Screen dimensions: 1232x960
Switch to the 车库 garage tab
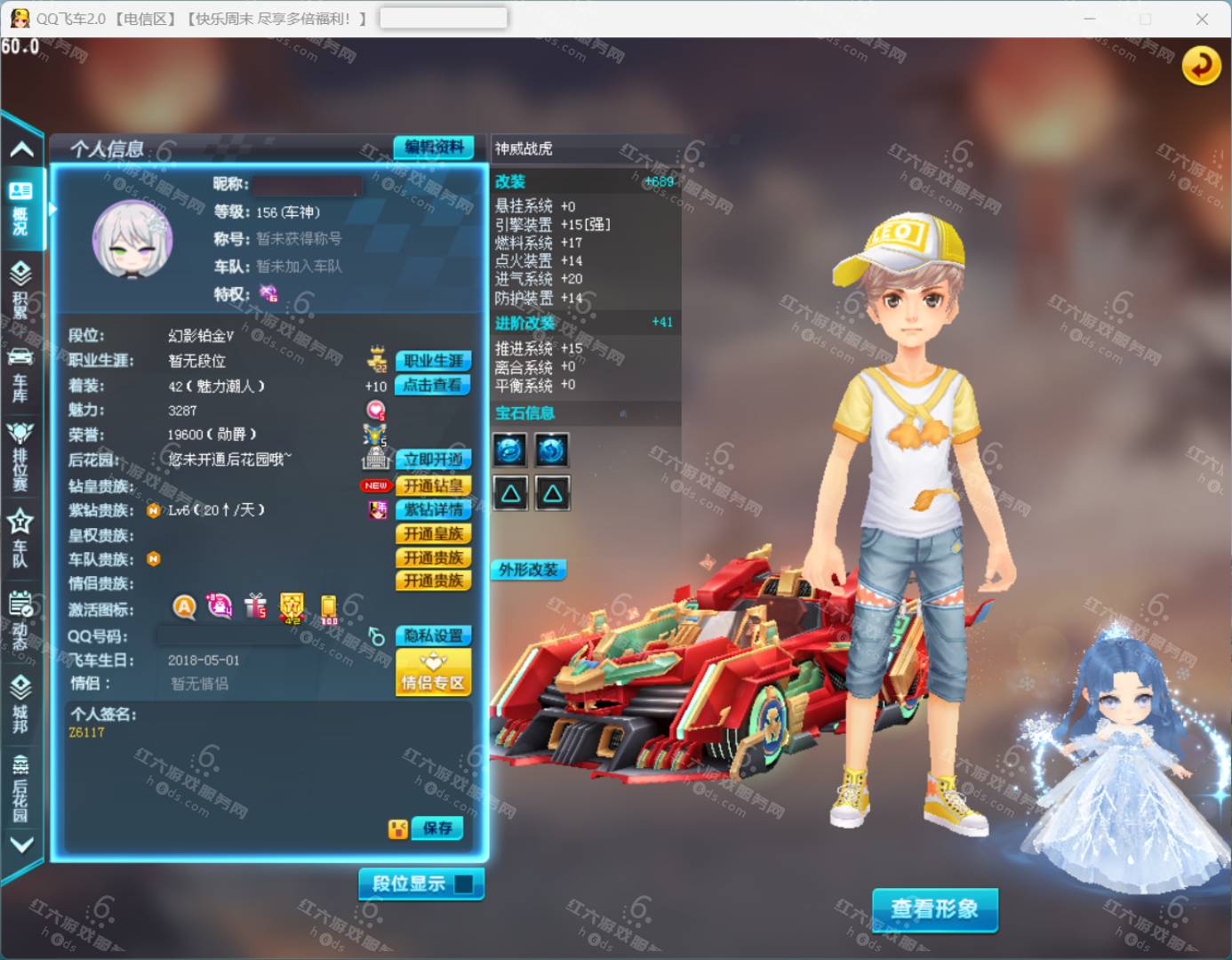(x=20, y=373)
